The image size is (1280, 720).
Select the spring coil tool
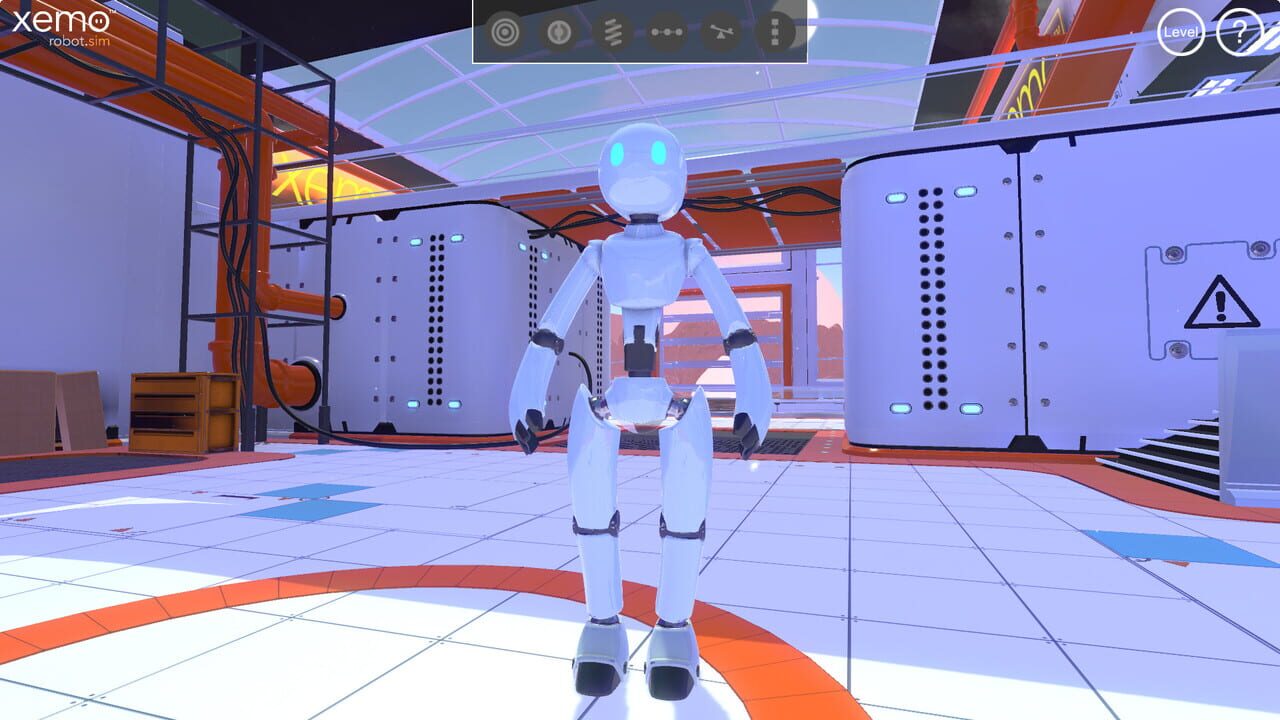pos(610,31)
